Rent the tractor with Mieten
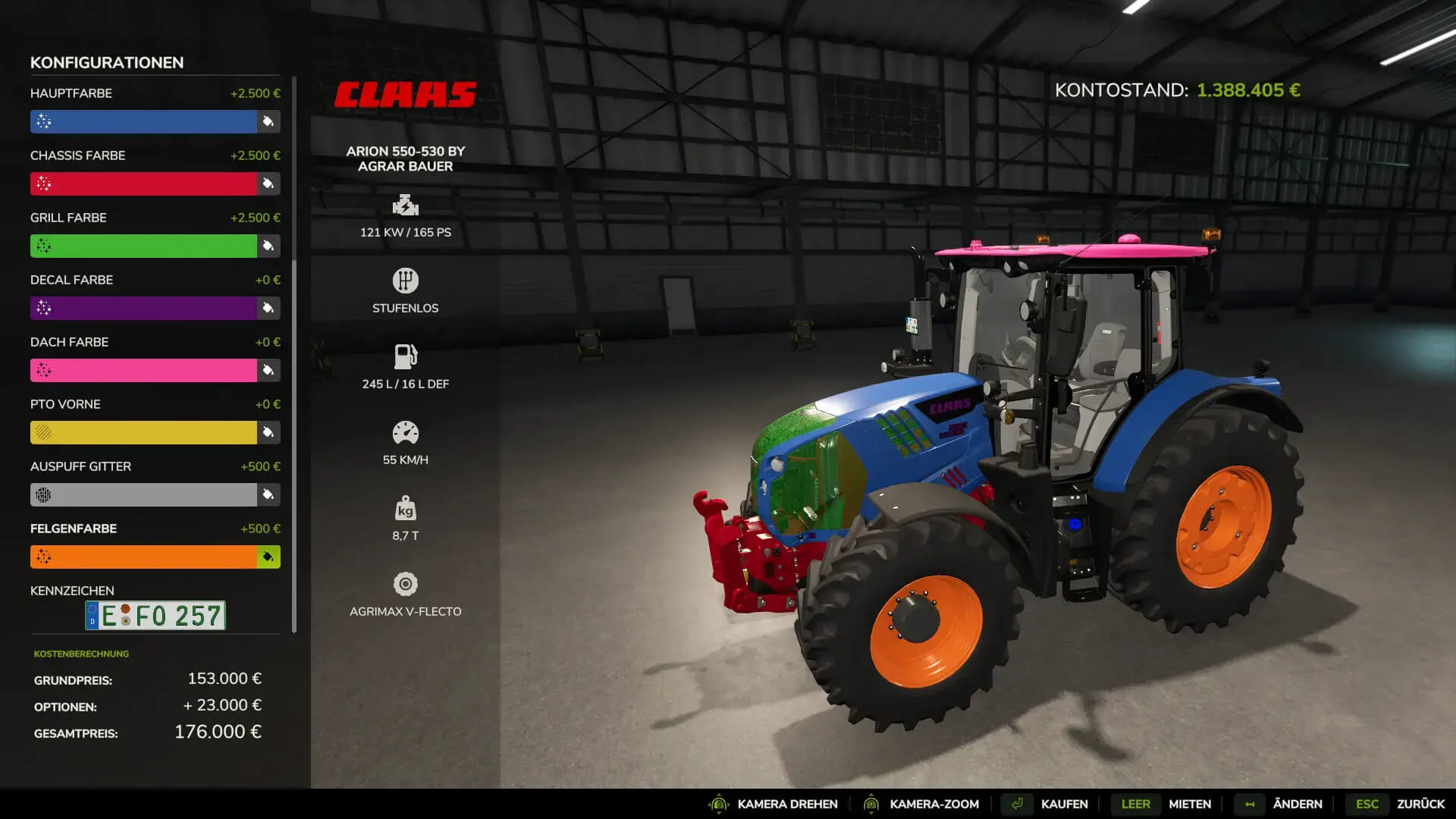 (x=1189, y=804)
